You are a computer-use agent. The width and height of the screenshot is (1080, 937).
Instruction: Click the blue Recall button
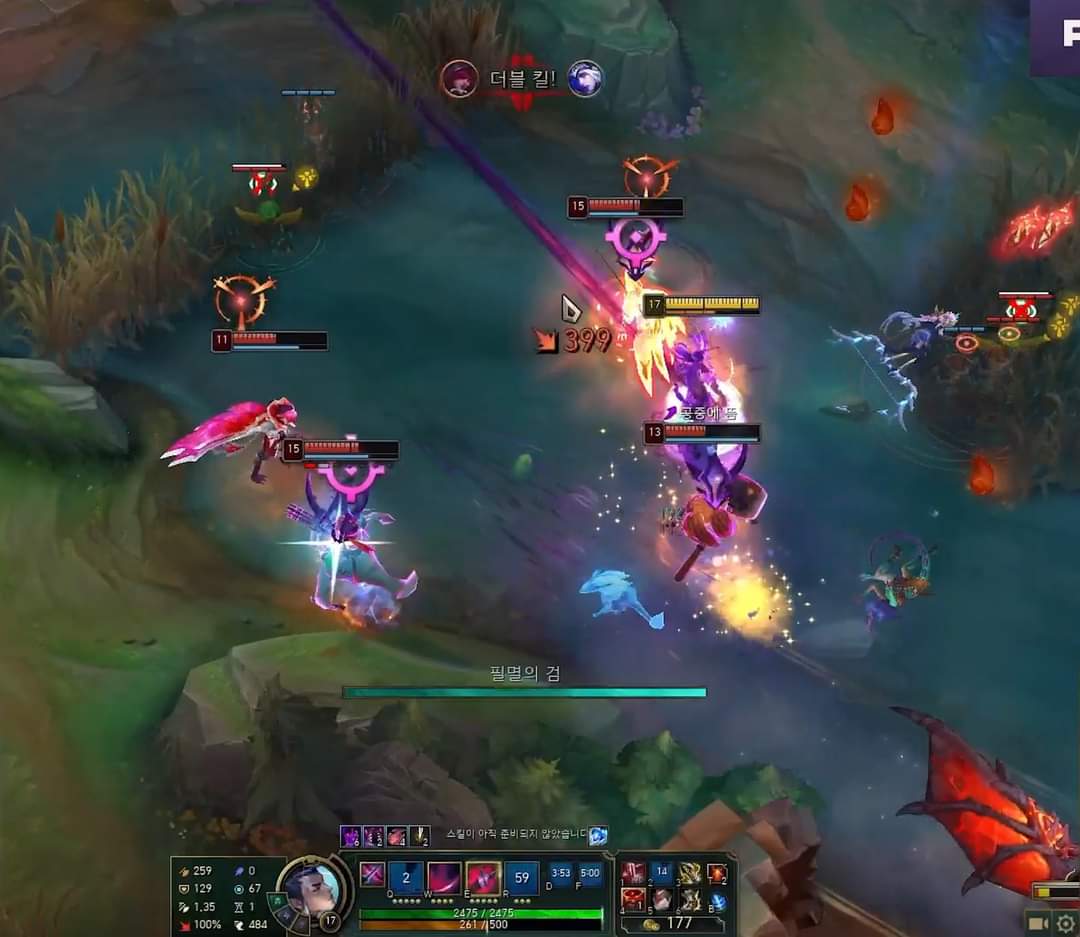click(x=717, y=901)
